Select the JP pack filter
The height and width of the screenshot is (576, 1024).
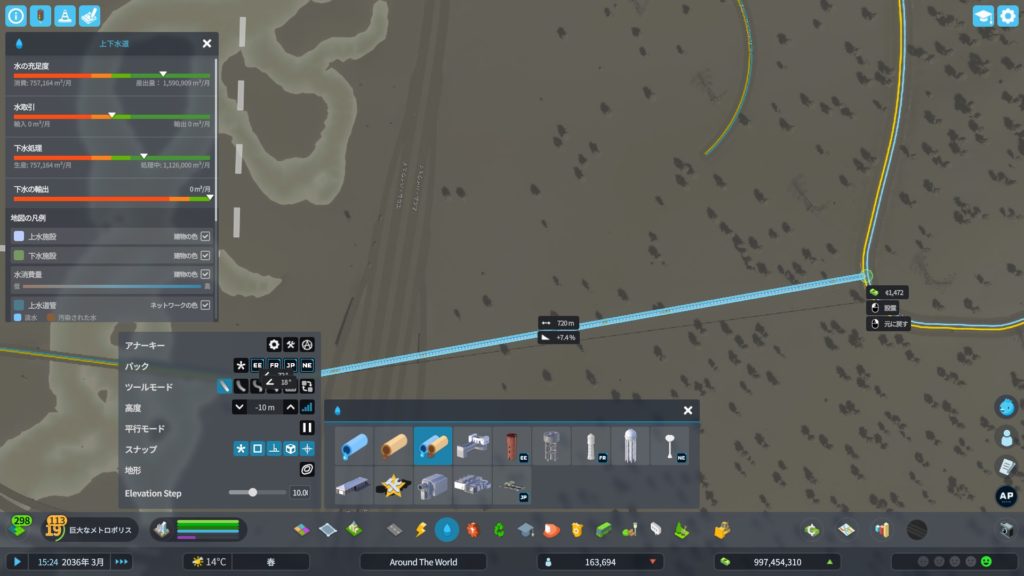pyautogui.click(x=291, y=366)
